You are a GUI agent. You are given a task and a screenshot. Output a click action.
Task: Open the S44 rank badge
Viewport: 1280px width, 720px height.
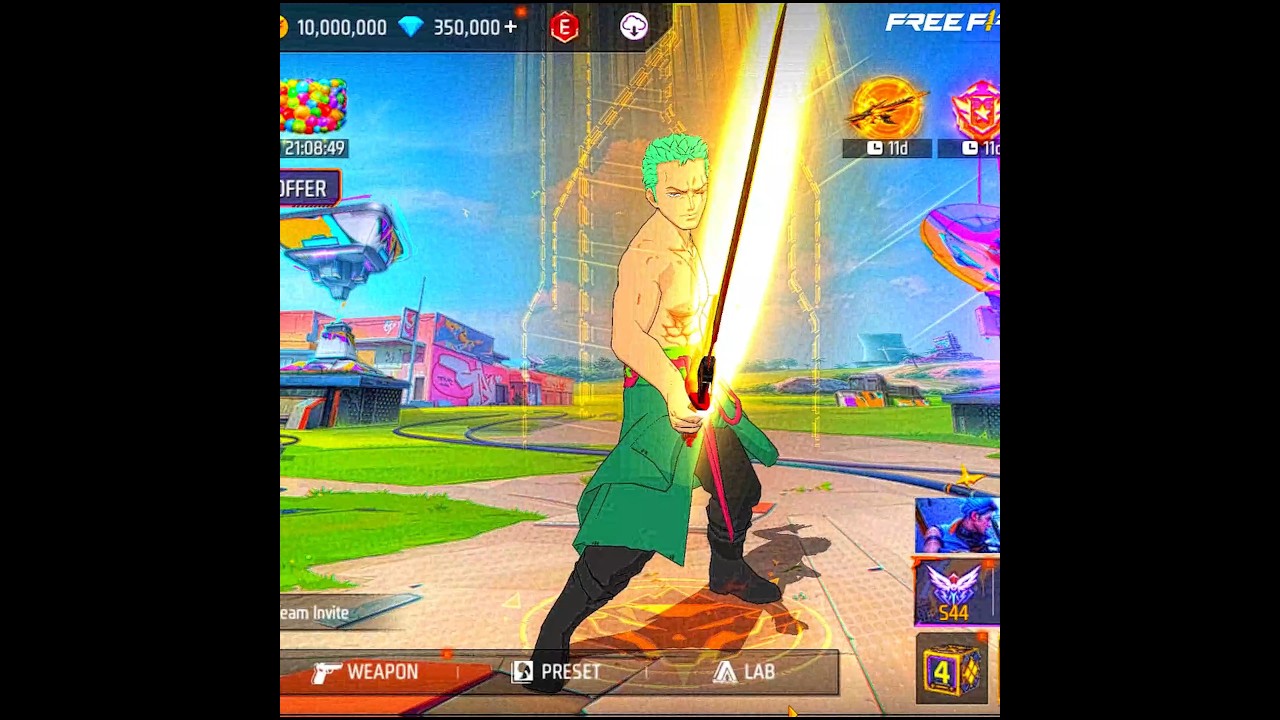955,593
